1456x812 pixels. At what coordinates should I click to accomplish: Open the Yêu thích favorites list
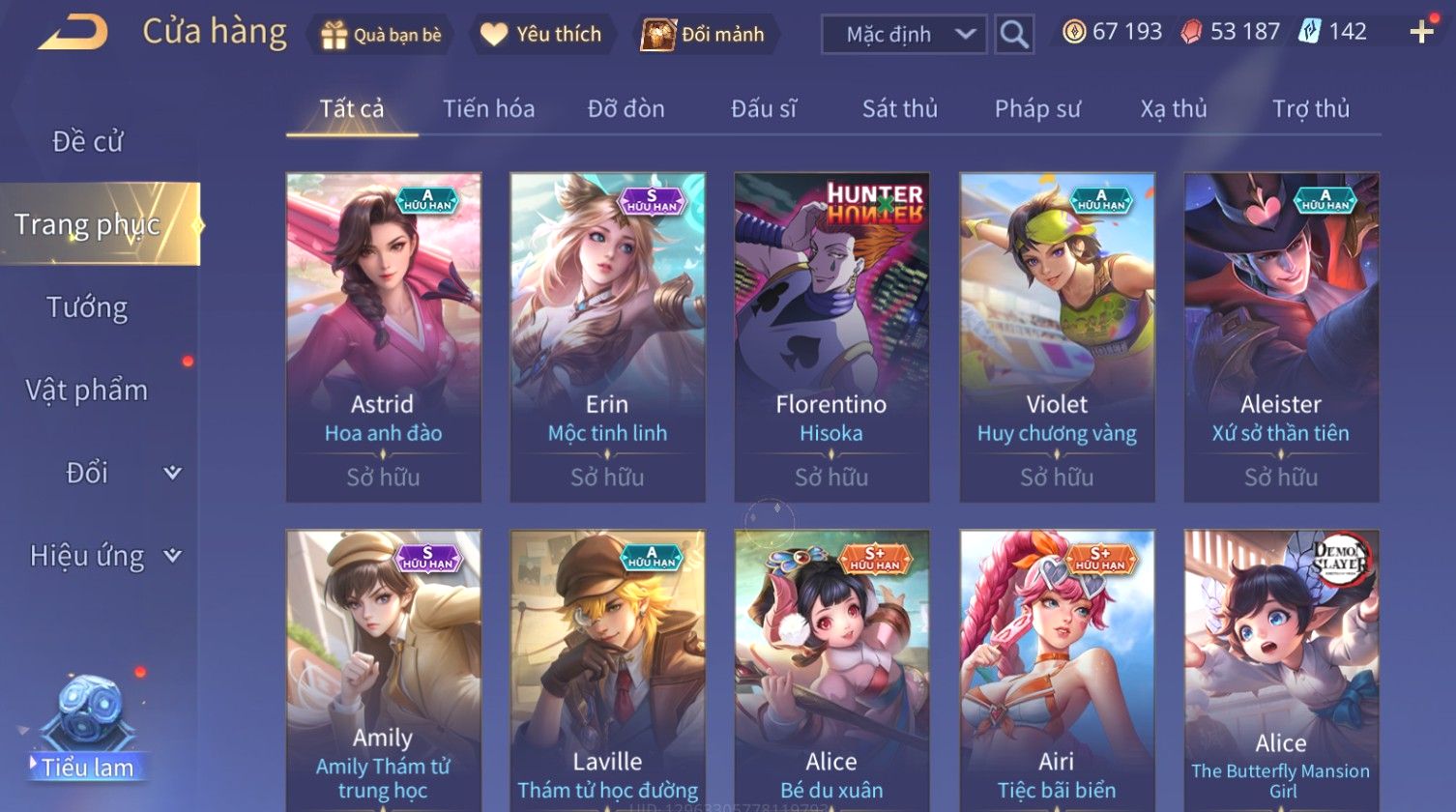pos(542,35)
